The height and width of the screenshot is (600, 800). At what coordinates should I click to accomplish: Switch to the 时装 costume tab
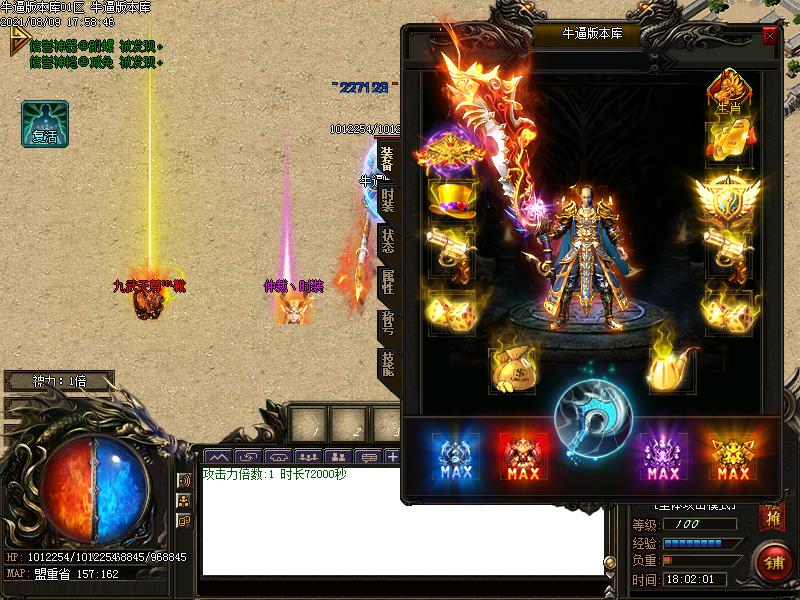(x=388, y=199)
